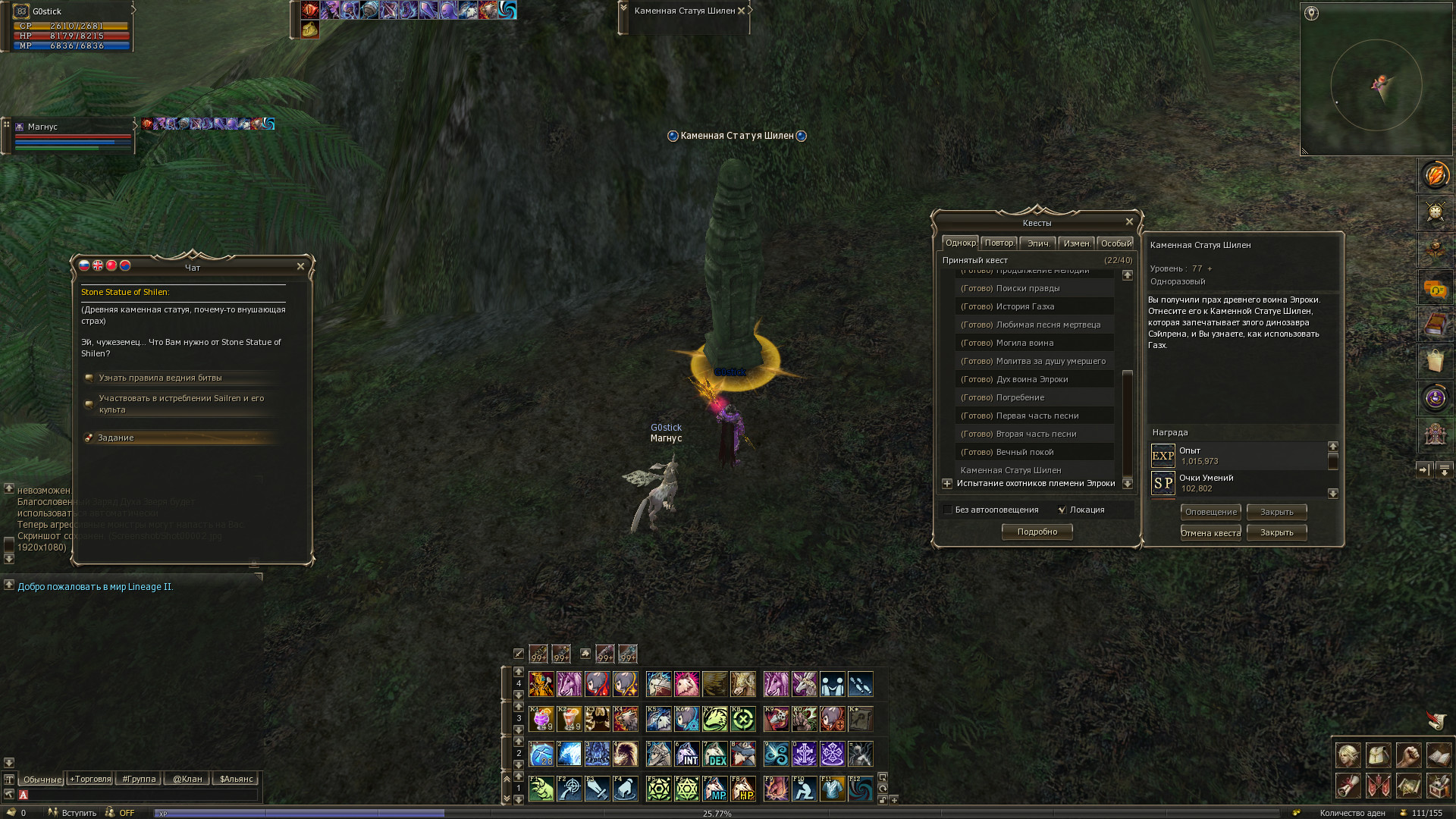Cancel quest with 'Отмена квеста' button
Image resolution: width=1456 pixels, height=819 pixels.
1210,532
